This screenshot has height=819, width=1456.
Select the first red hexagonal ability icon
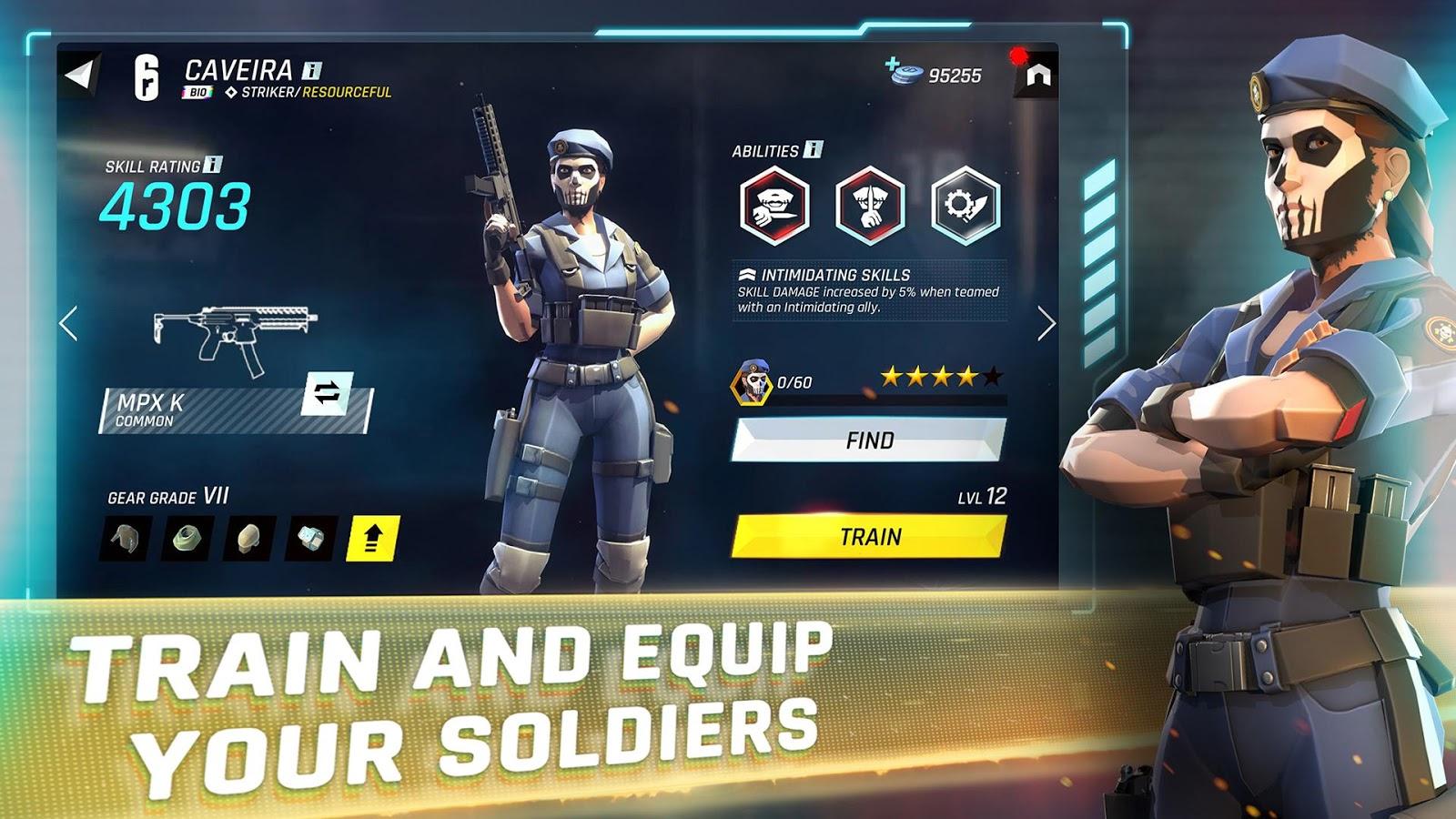pos(774,204)
